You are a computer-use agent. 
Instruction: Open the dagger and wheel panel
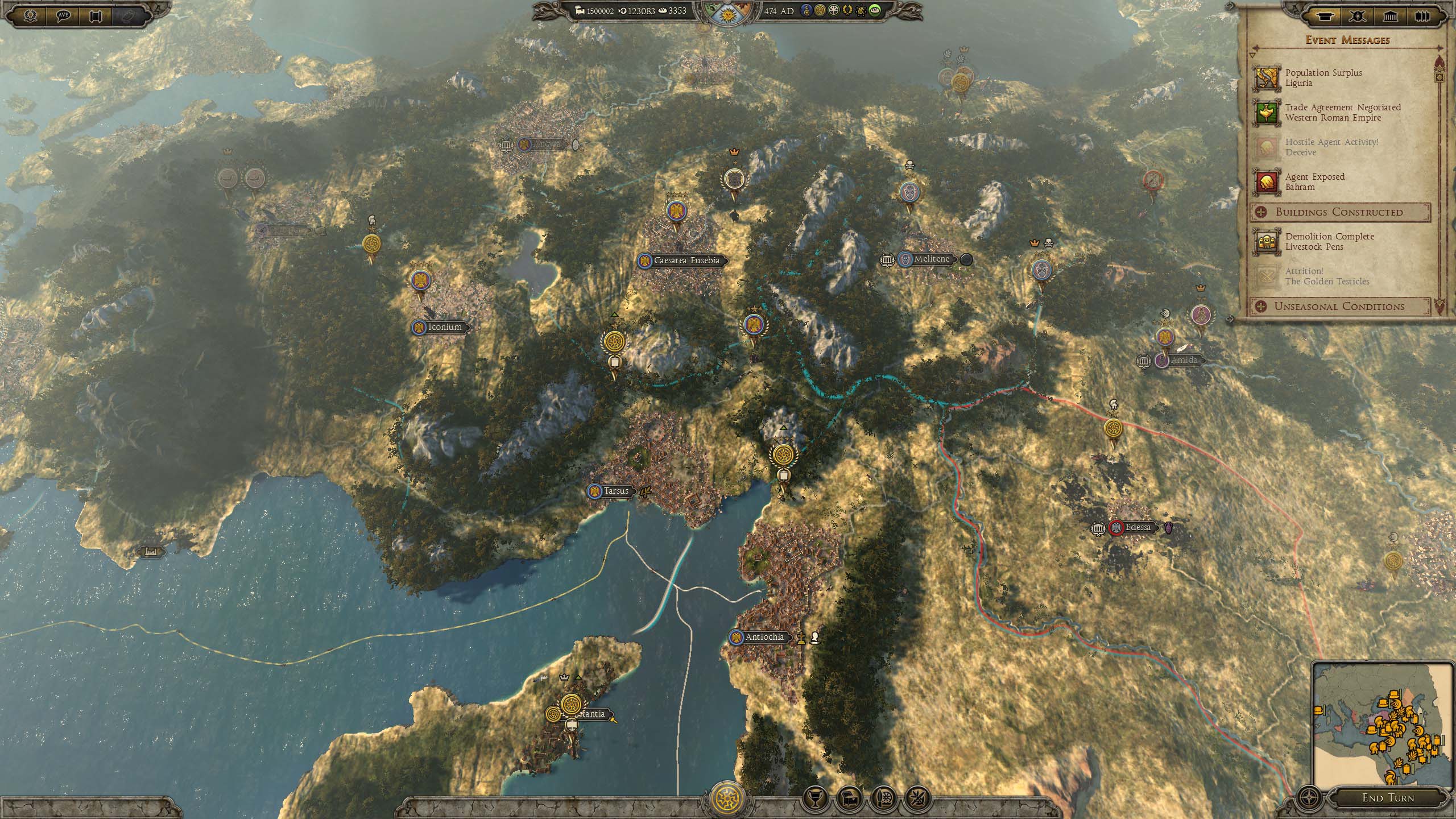tap(883, 799)
